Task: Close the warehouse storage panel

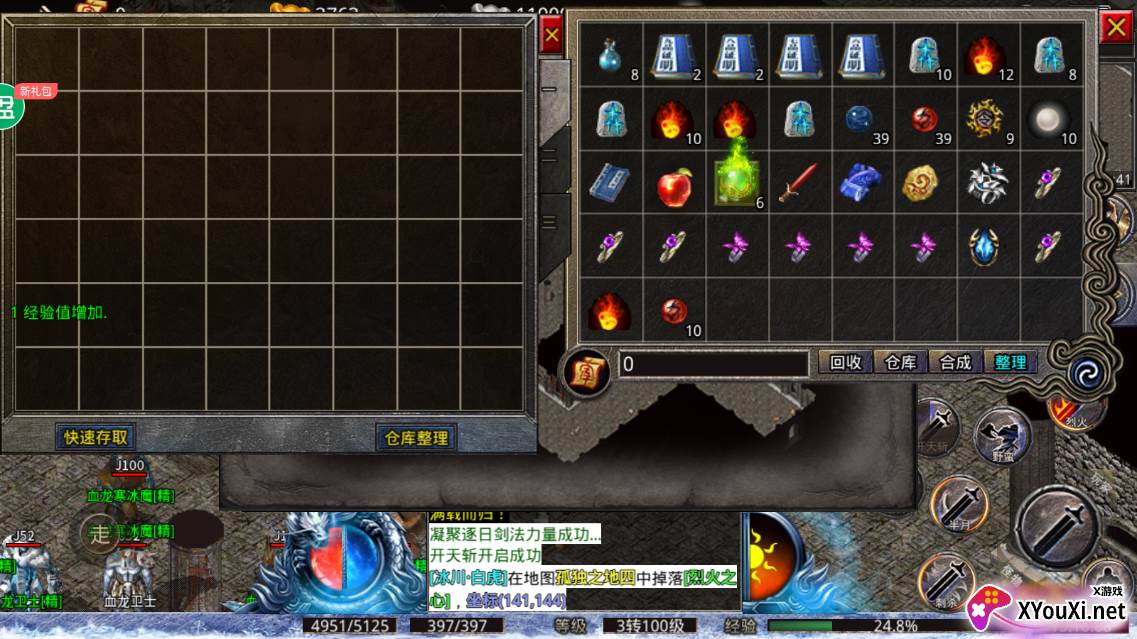Action: click(x=551, y=37)
